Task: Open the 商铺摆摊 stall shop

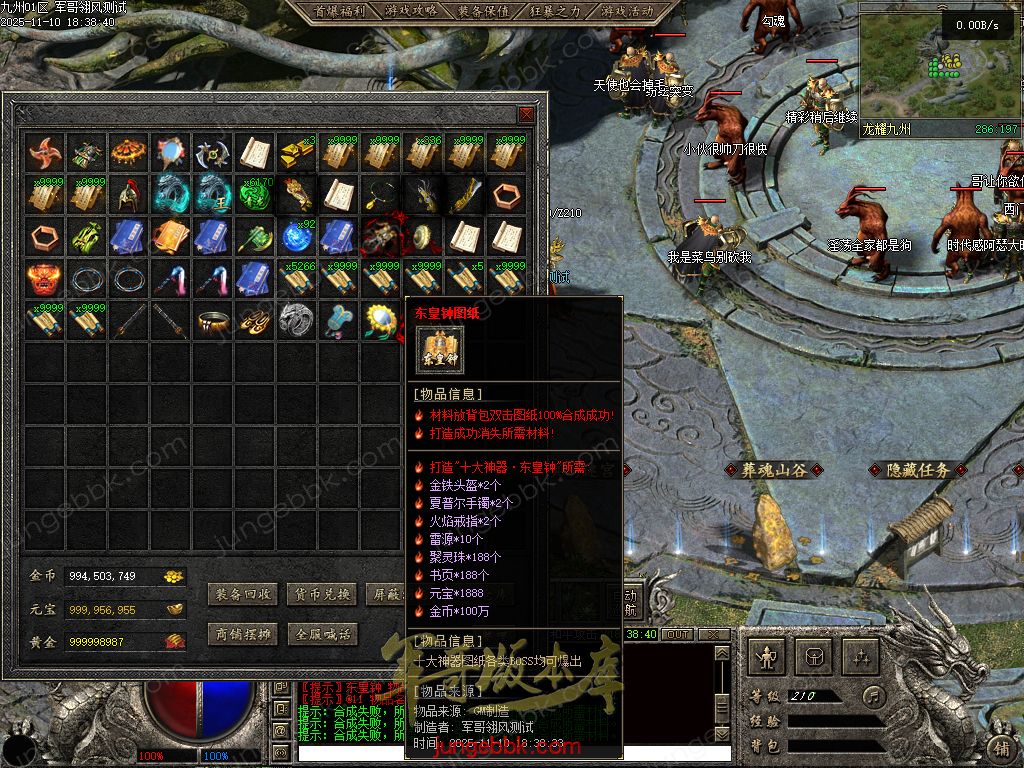Action: tap(242, 634)
